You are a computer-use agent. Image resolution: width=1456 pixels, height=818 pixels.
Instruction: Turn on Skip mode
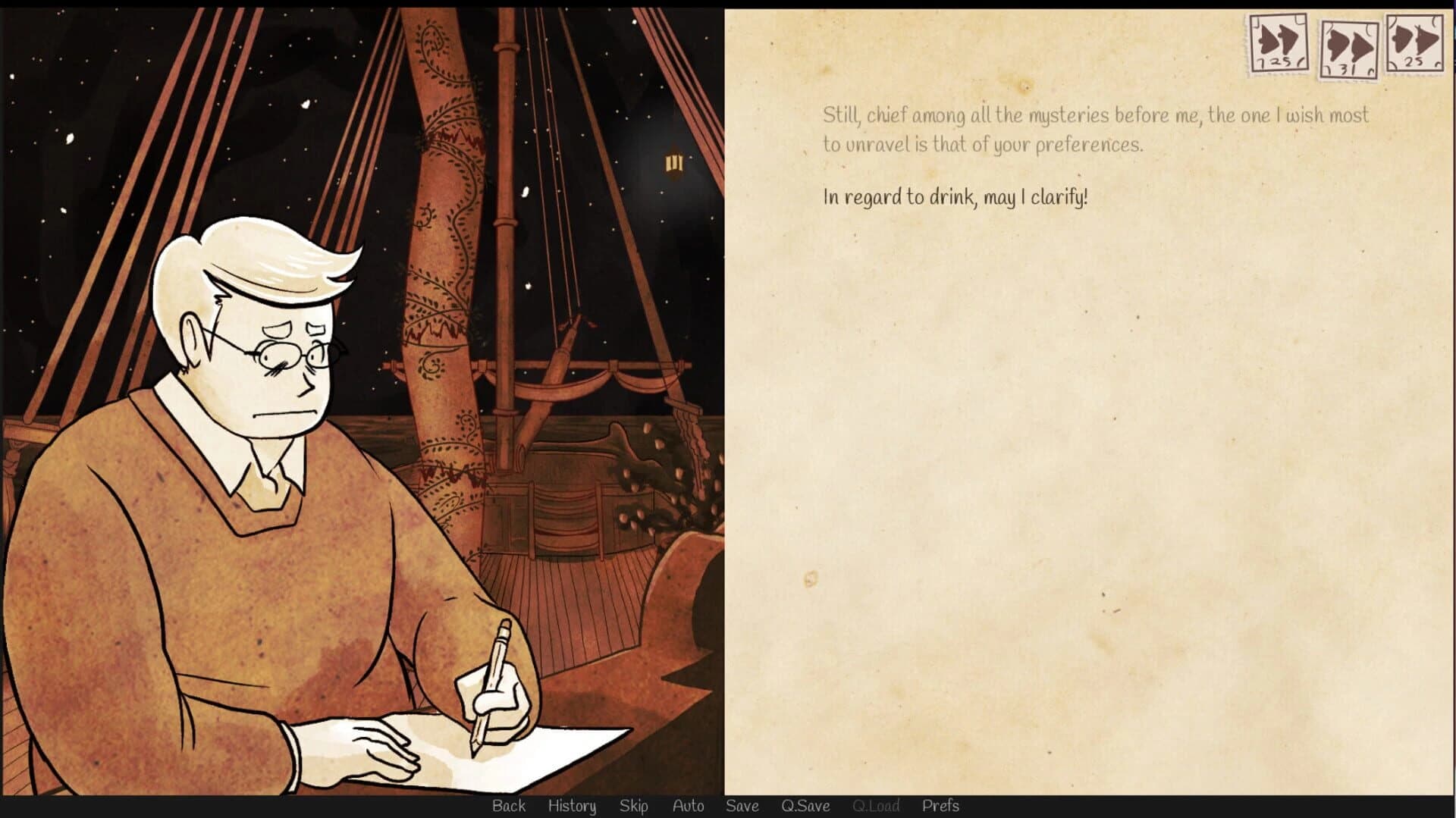pos(635,806)
